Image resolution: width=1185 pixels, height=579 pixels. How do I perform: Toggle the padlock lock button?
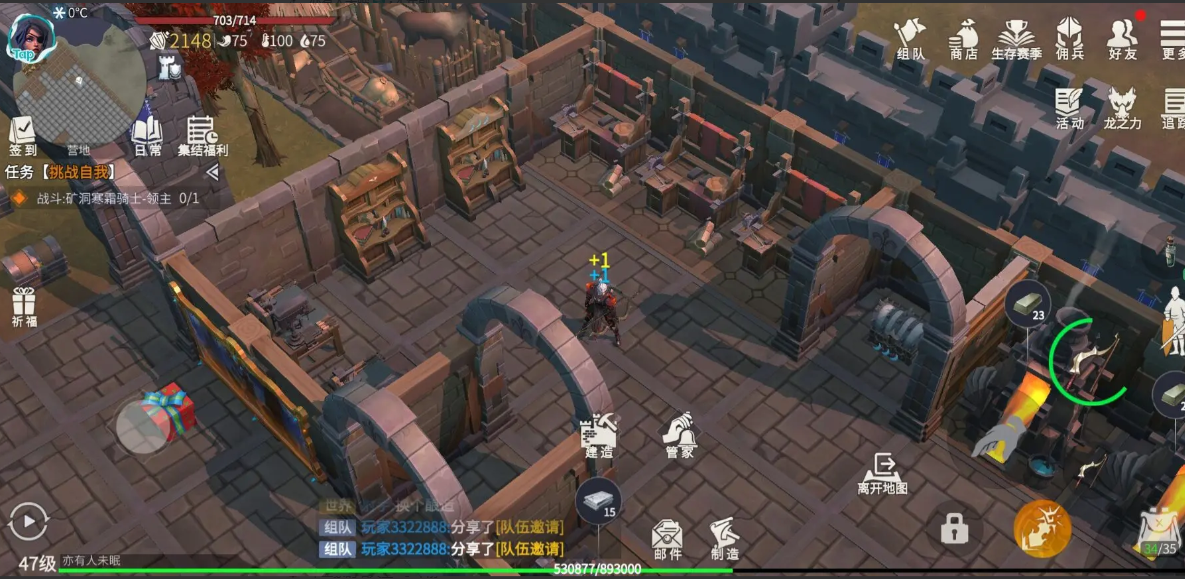(x=955, y=528)
